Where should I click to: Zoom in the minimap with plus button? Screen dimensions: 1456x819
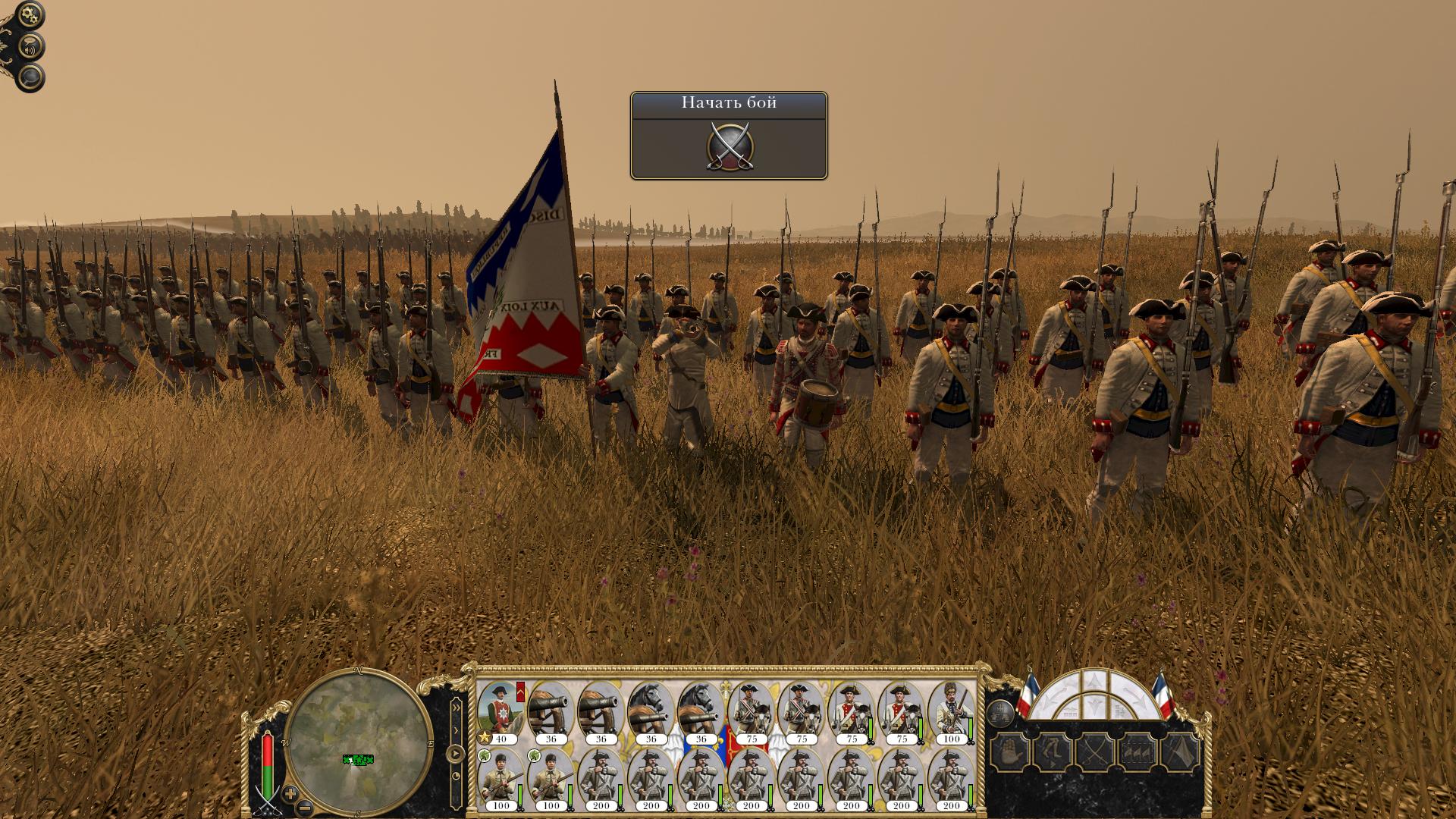tap(289, 794)
